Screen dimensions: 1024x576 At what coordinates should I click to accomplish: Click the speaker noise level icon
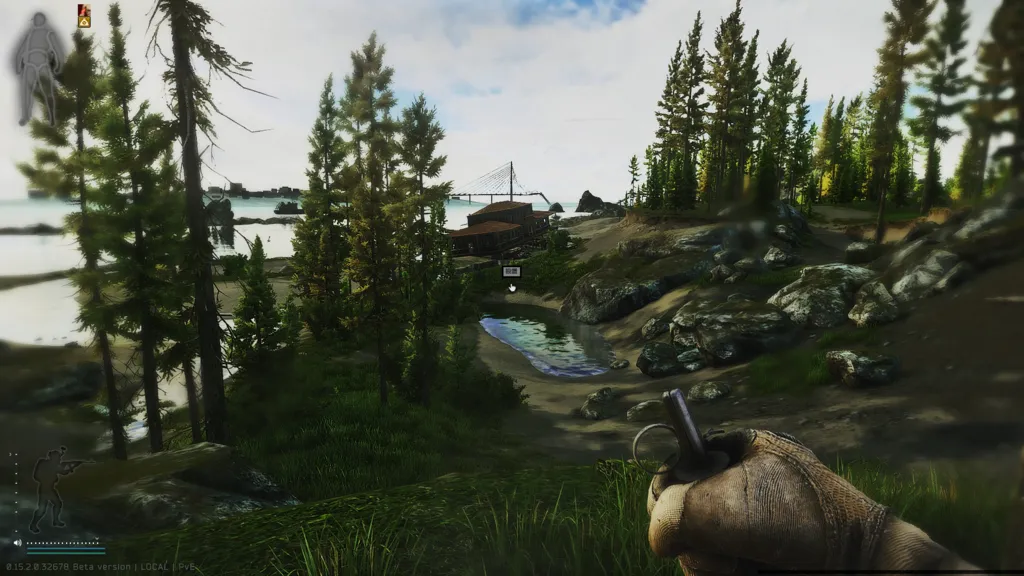pos(17,544)
